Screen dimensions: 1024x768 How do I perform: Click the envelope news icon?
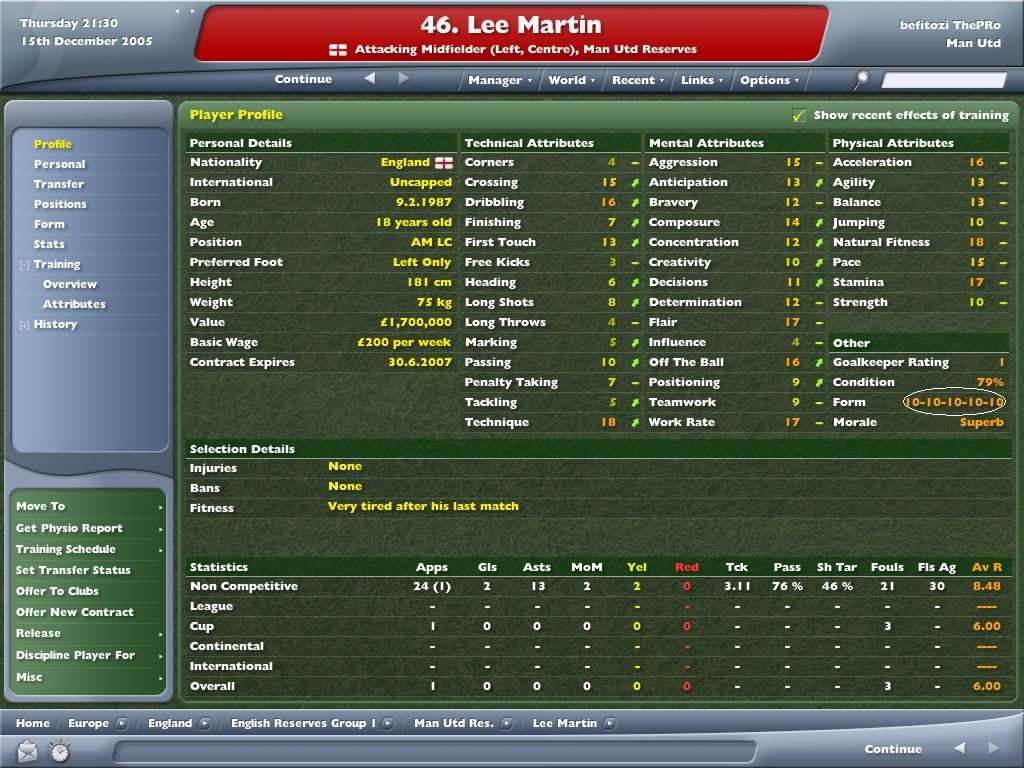click(27, 749)
